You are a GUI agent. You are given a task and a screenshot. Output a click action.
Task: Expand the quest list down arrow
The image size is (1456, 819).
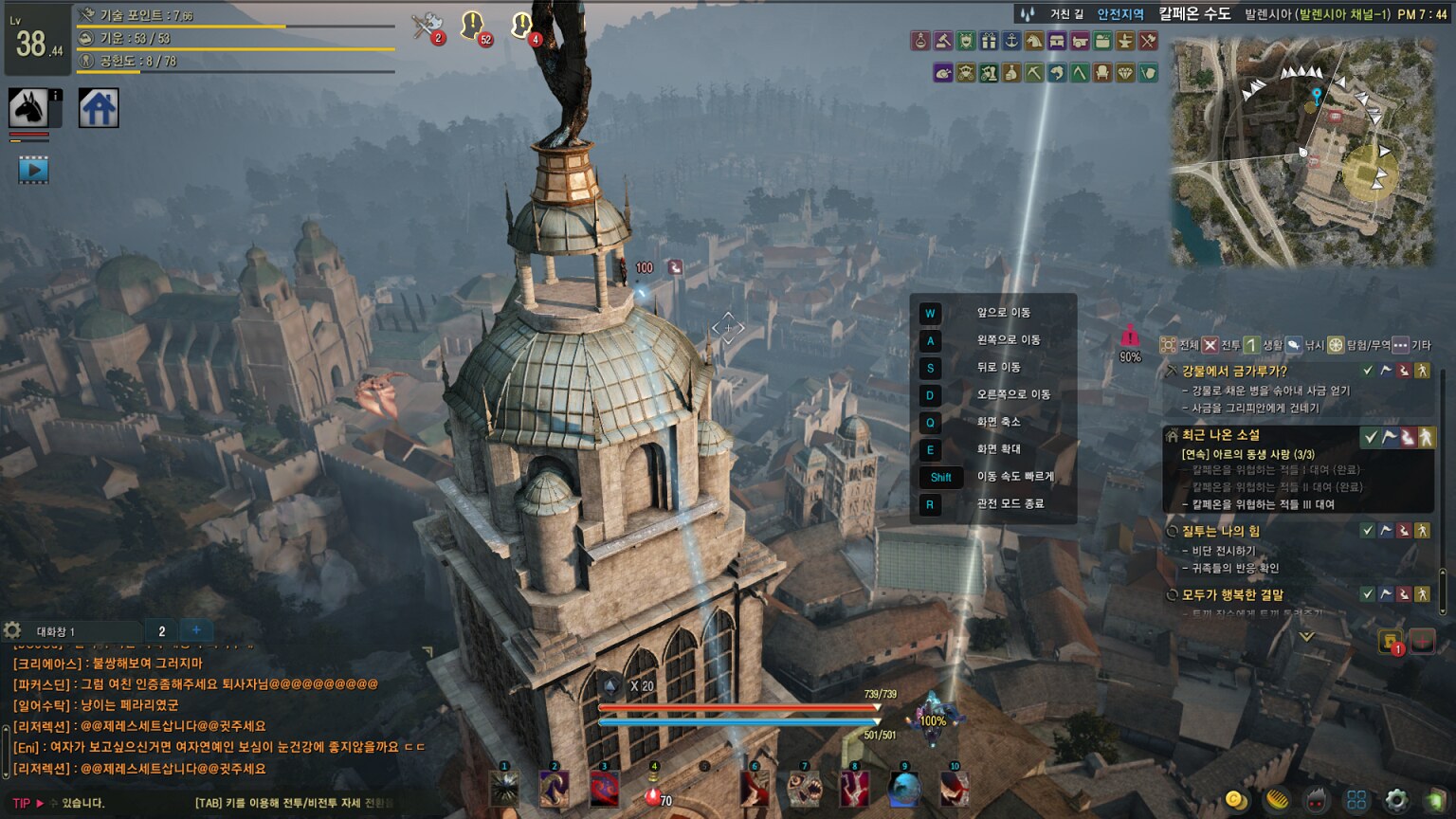coord(1306,637)
